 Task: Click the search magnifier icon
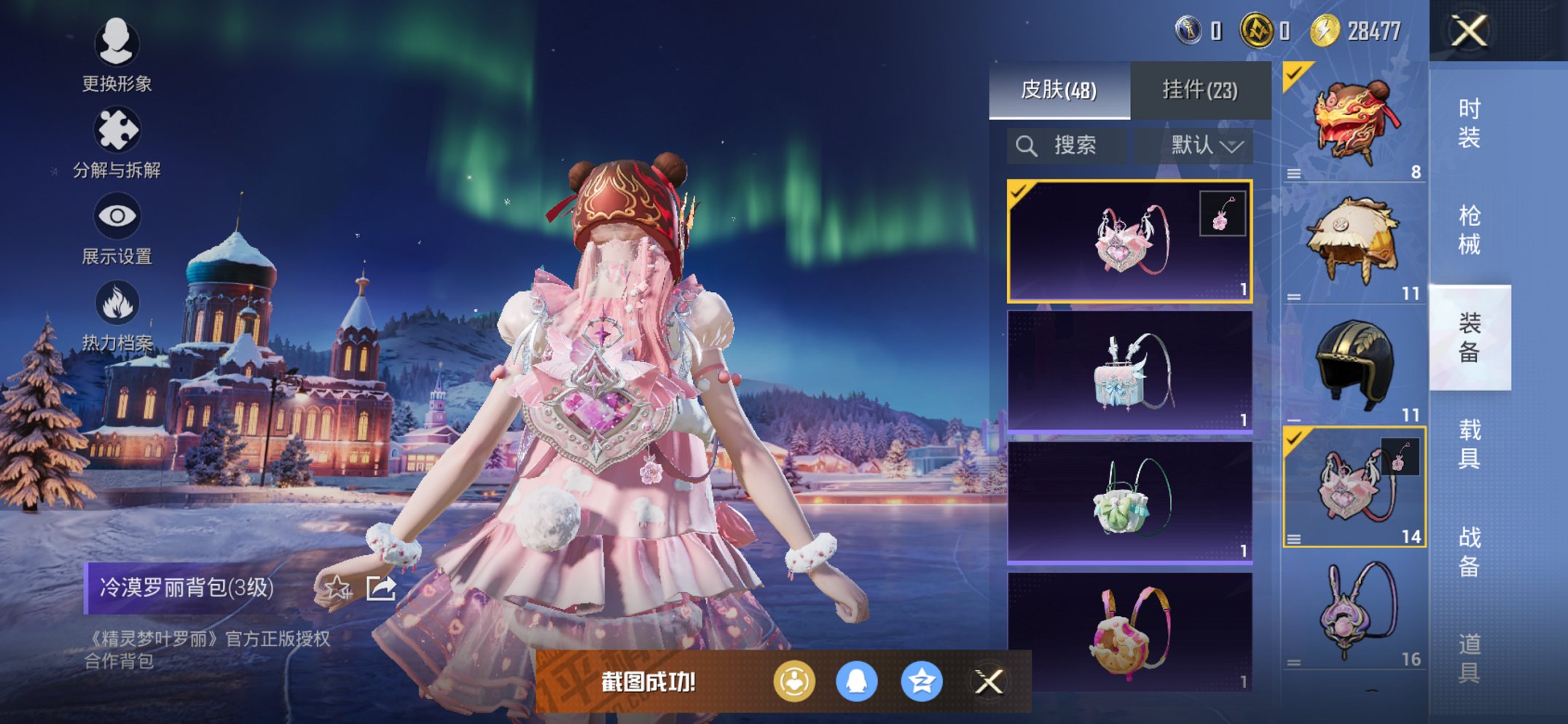[x=1027, y=145]
